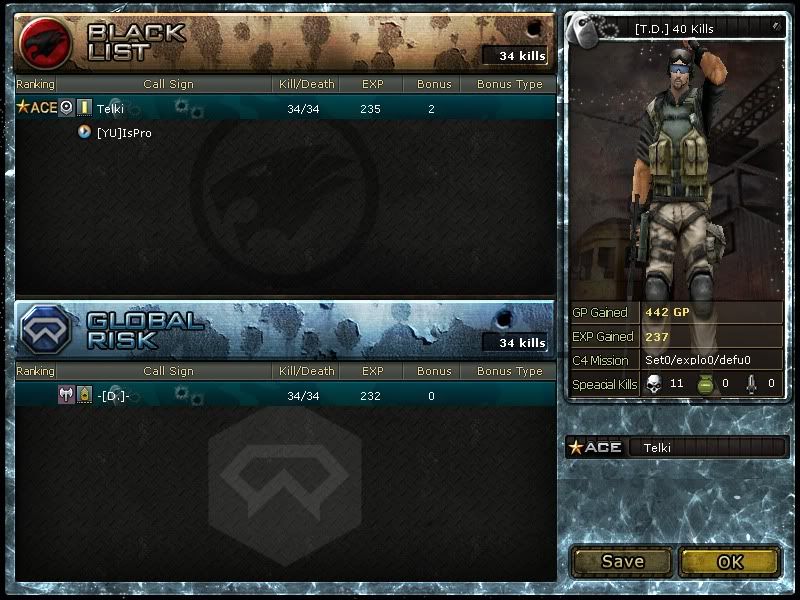Click the EXP column header under Global Risk
The image size is (800, 600).
372,371
